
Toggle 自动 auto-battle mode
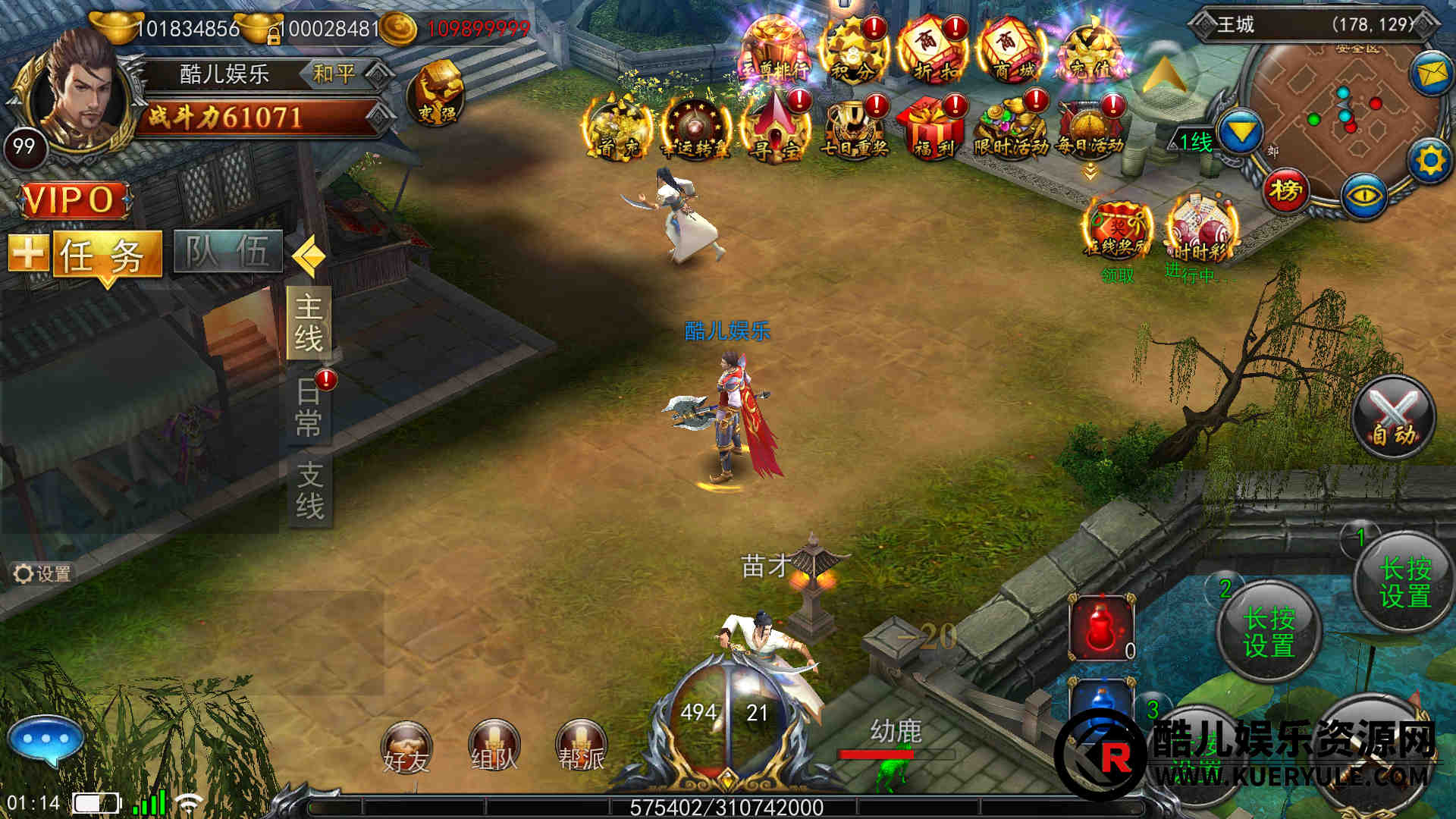click(x=1393, y=417)
